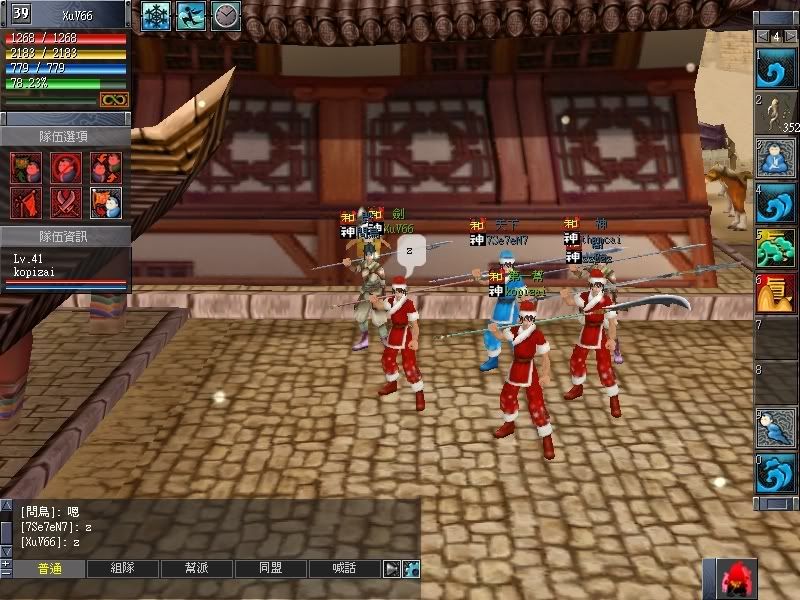
Task: Choose the 喊話 shout chat tab
Action: pyautogui.click(x=345, y=568)
